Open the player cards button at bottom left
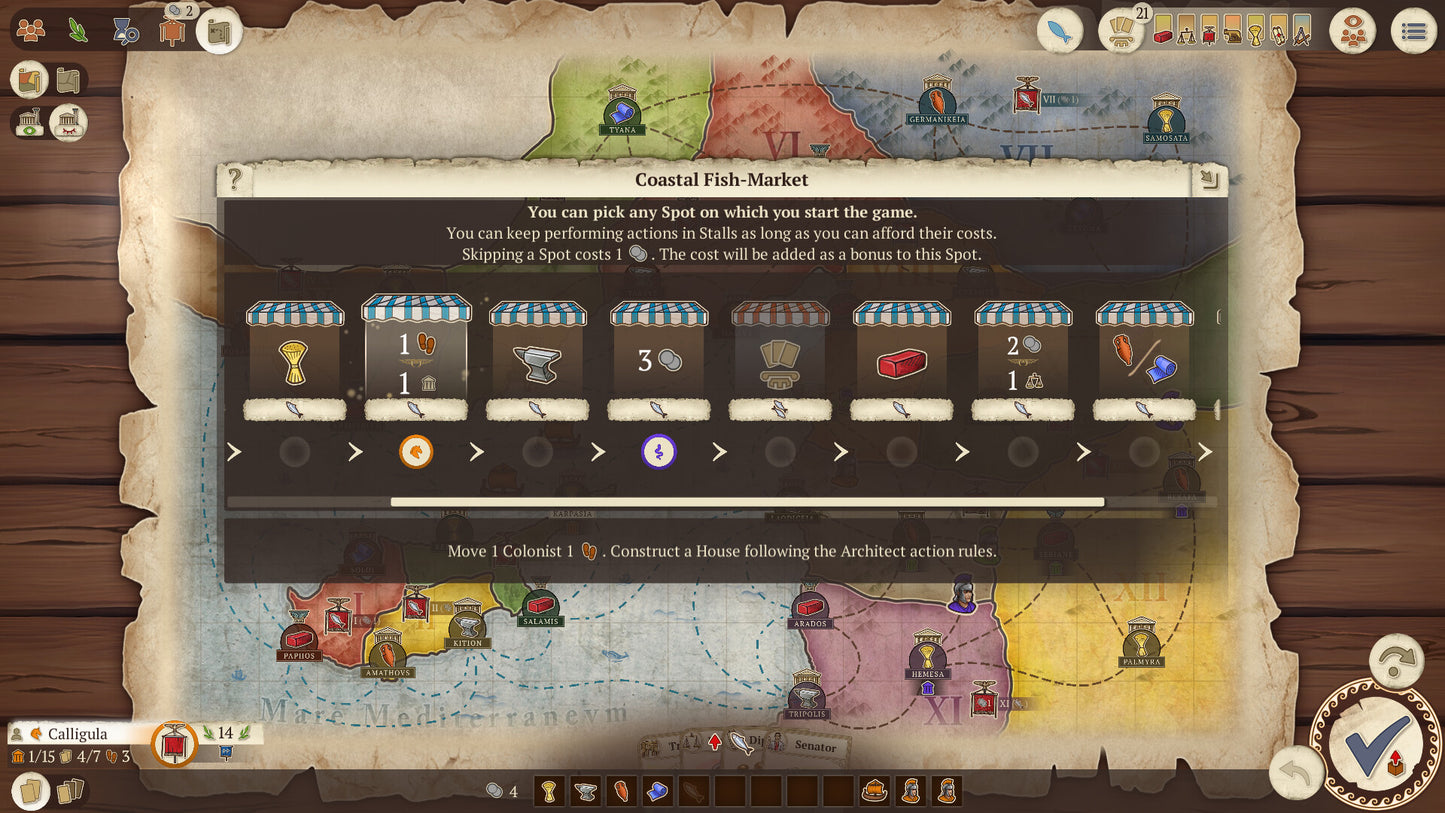The image size is (1445, 813). (x=31, y=791)
